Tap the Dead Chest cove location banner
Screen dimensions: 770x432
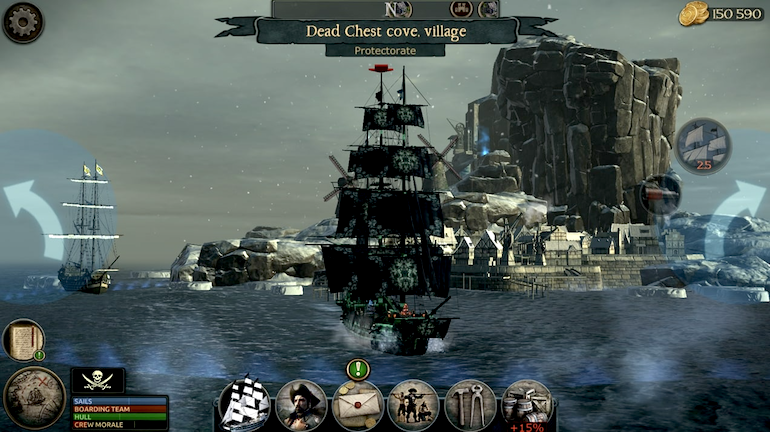pos(385,30)
